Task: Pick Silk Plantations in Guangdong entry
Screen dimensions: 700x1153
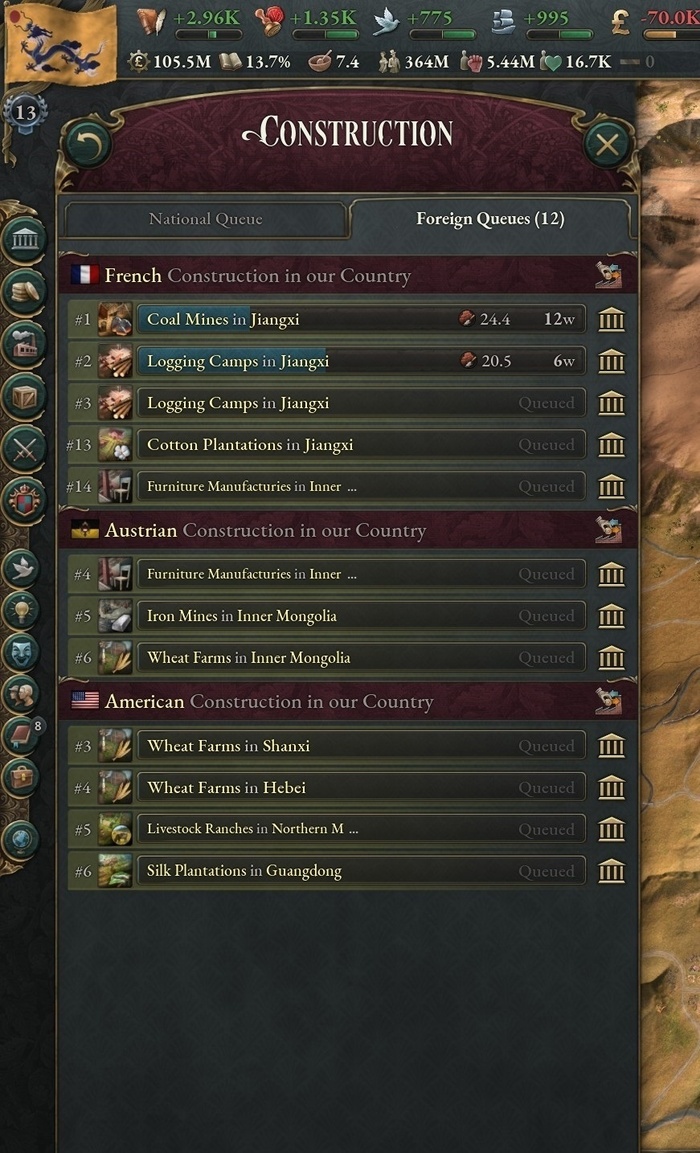Action: click(x=360, y=871)
